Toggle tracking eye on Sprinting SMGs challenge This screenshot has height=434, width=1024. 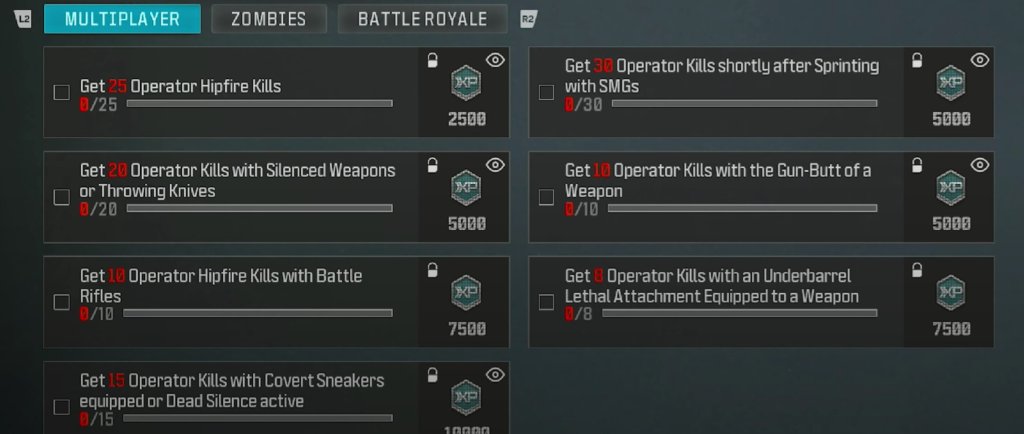click(979, 60)
